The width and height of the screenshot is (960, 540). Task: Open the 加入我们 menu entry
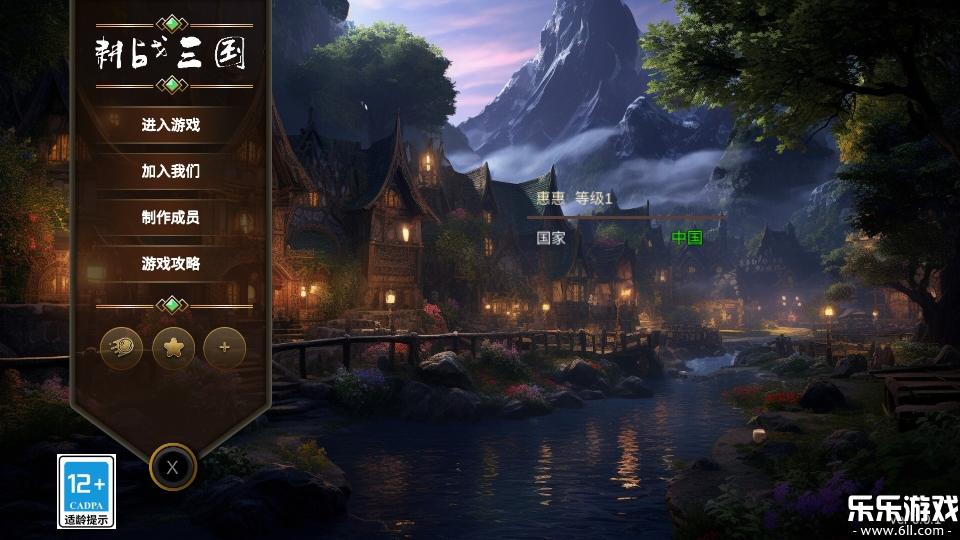(x=171, y=171)
